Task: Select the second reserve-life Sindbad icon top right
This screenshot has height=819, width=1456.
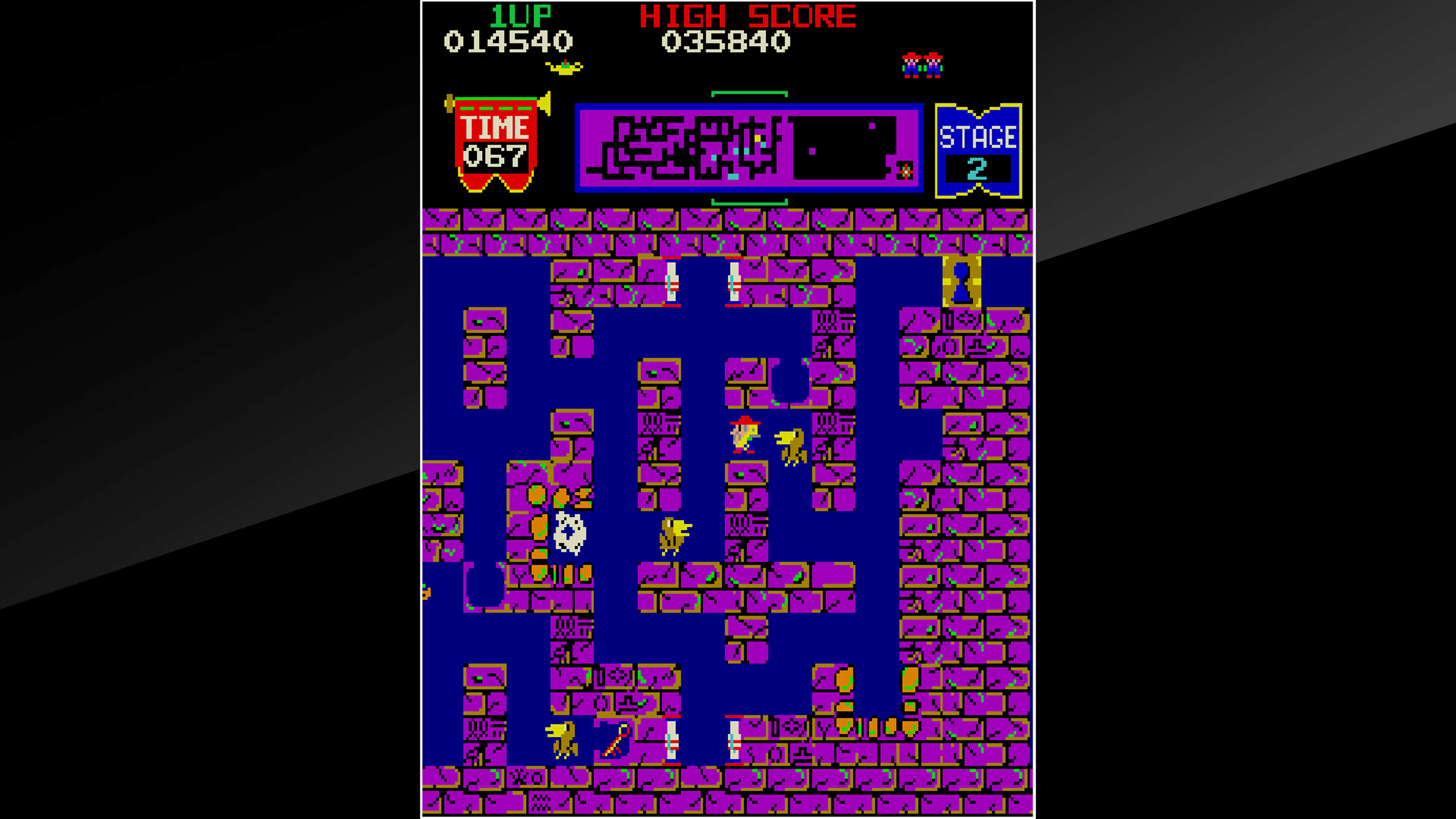Action: [933, 65]
